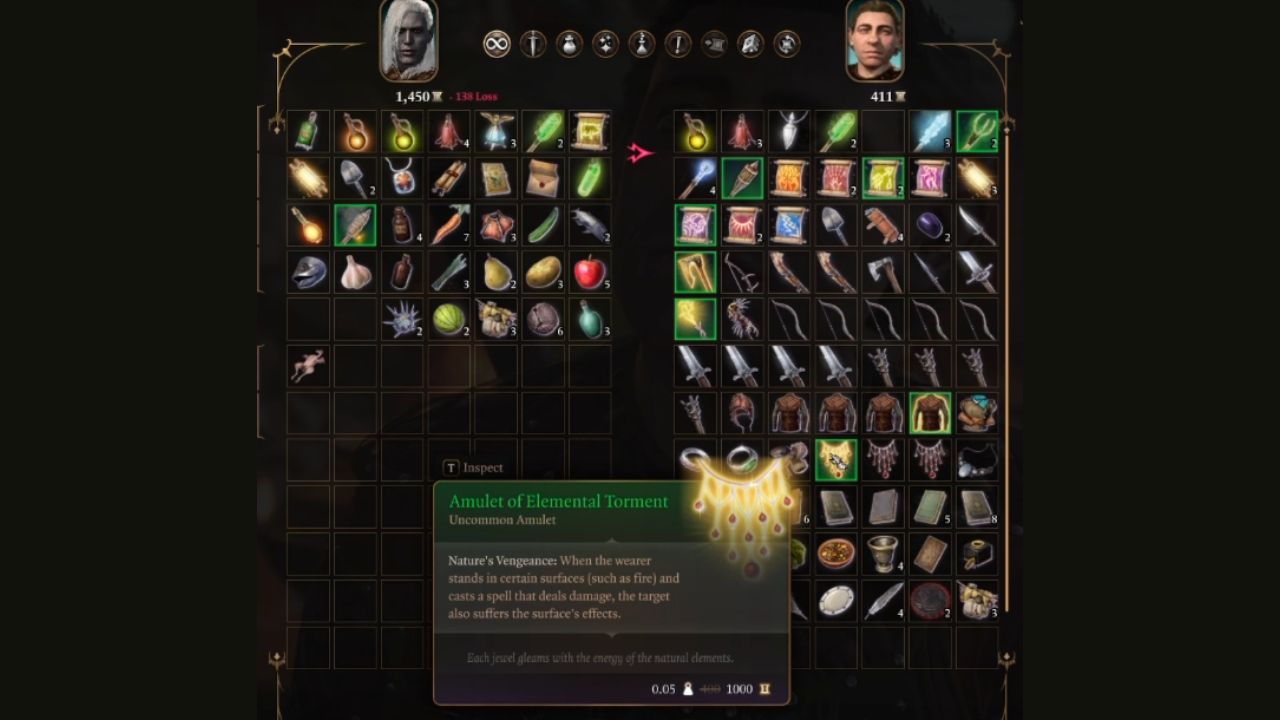
Task: Select the sword Equipment filter icon
Action: 531,43
